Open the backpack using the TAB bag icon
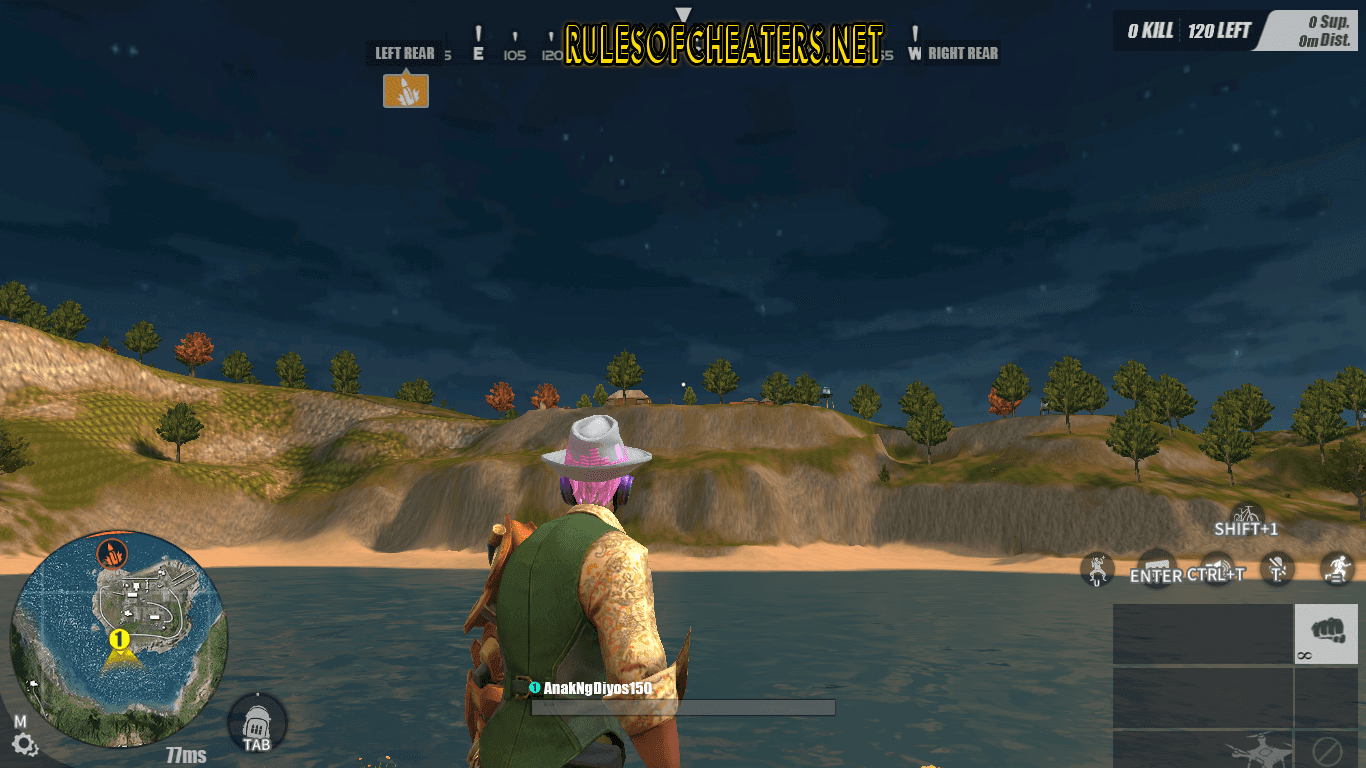The height and width of the screenshot is (768, 1366). (255, 723)
